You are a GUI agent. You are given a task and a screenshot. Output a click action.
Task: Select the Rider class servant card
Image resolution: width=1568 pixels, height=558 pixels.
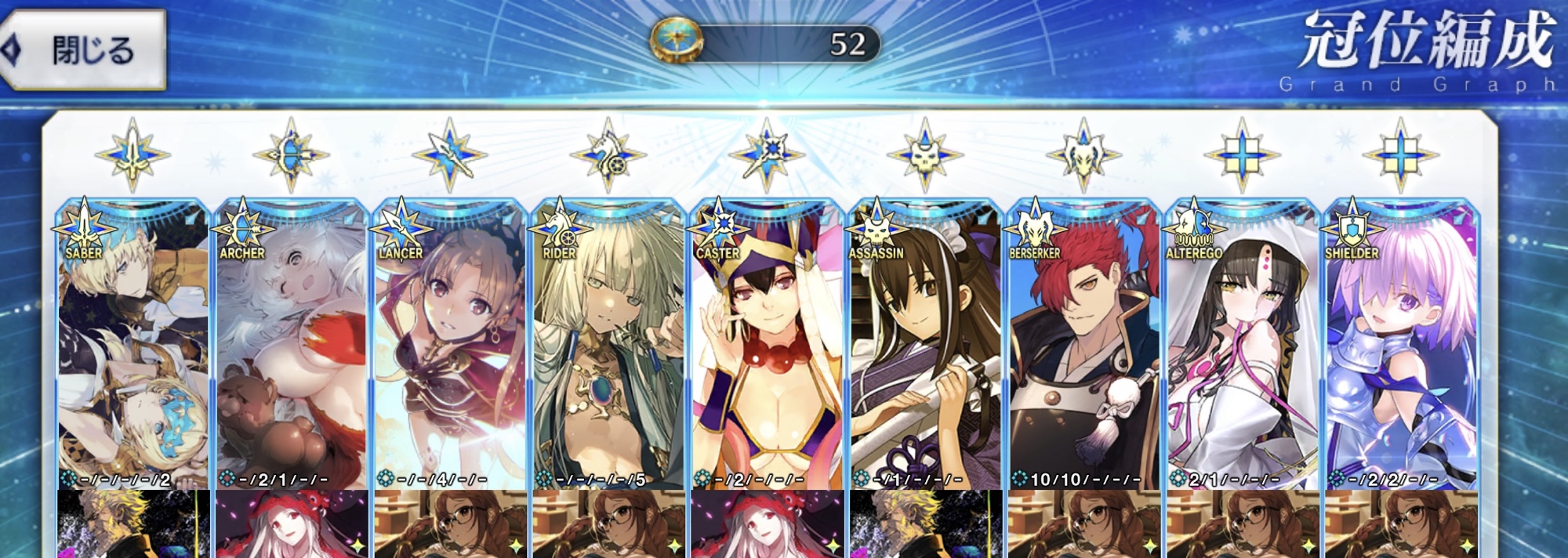coord(608,345)
